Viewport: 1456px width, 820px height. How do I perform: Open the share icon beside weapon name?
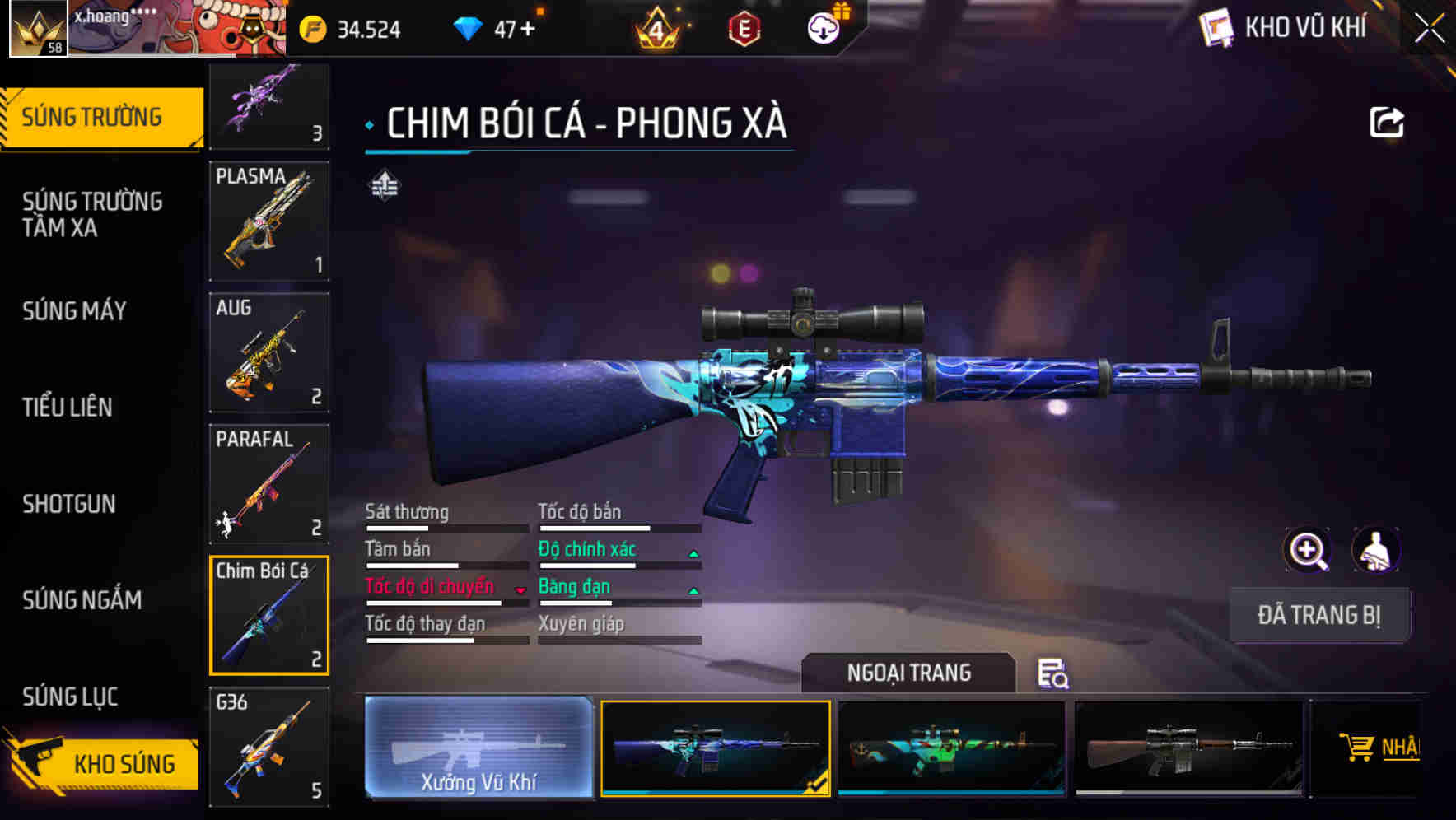(x=1387, y=121)
